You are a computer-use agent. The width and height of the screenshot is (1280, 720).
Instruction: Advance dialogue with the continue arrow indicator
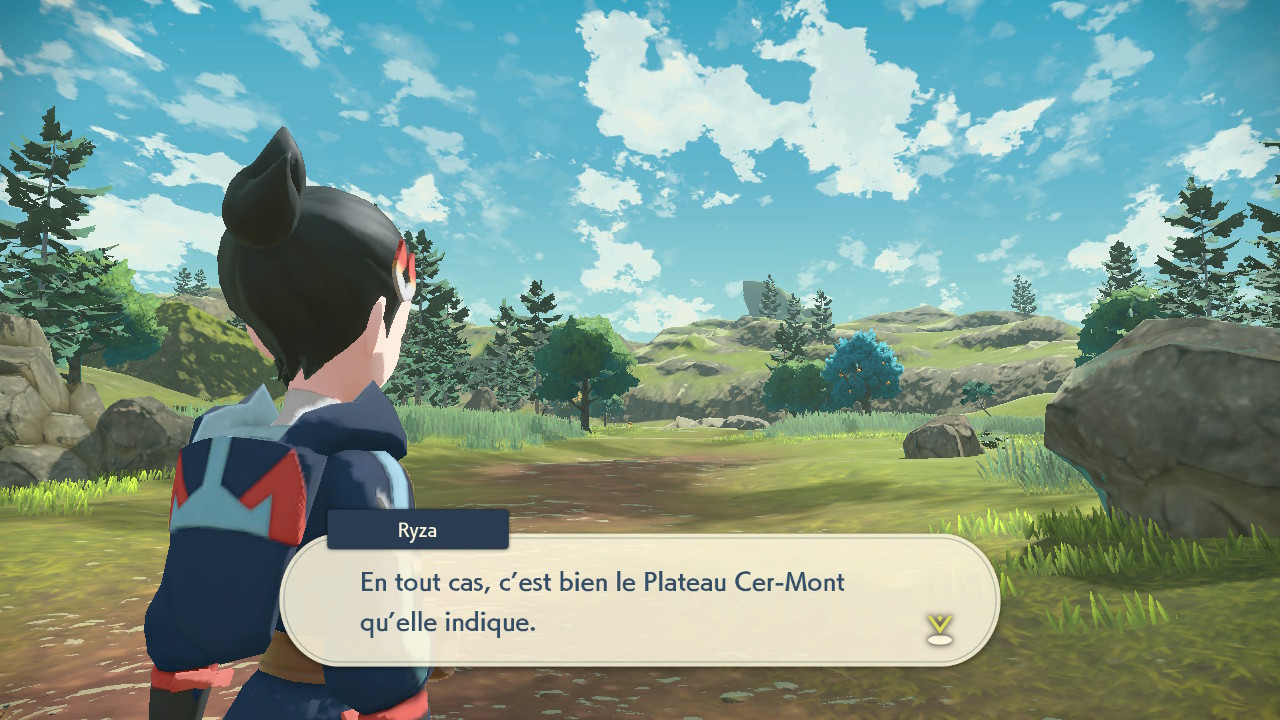(939, 629)
